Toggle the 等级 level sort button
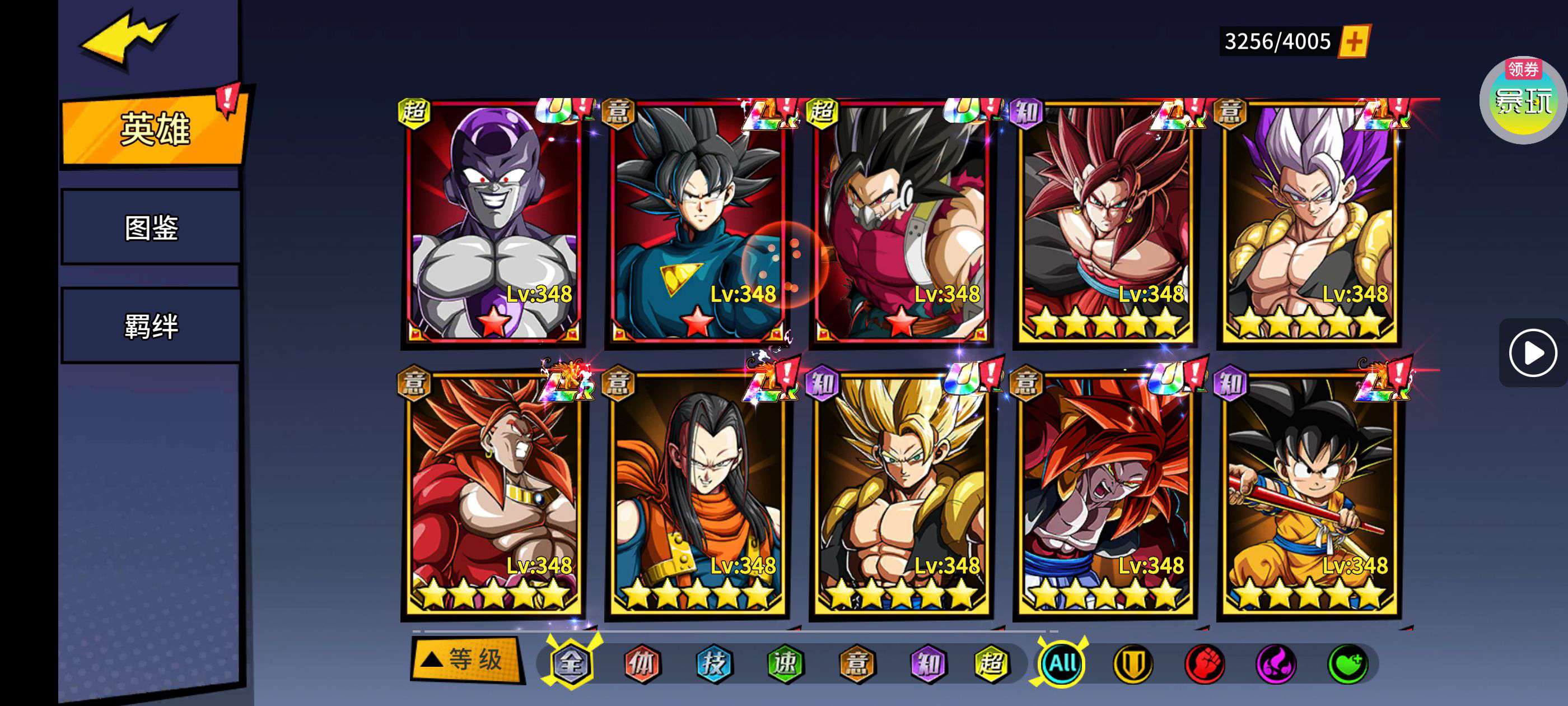The width and height of the screenshot is (1568, 706). click(467, 659)
